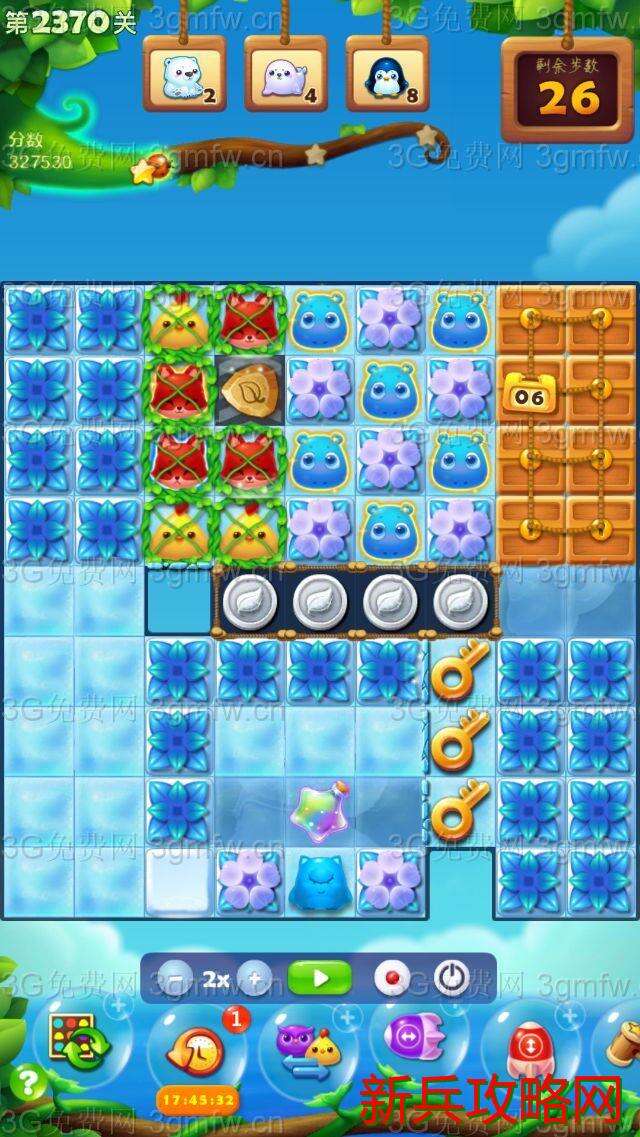The height and width of the screenshot is (1137, 640).
Task: Start recording with the red dot button
Action: (x=392, y=979)
